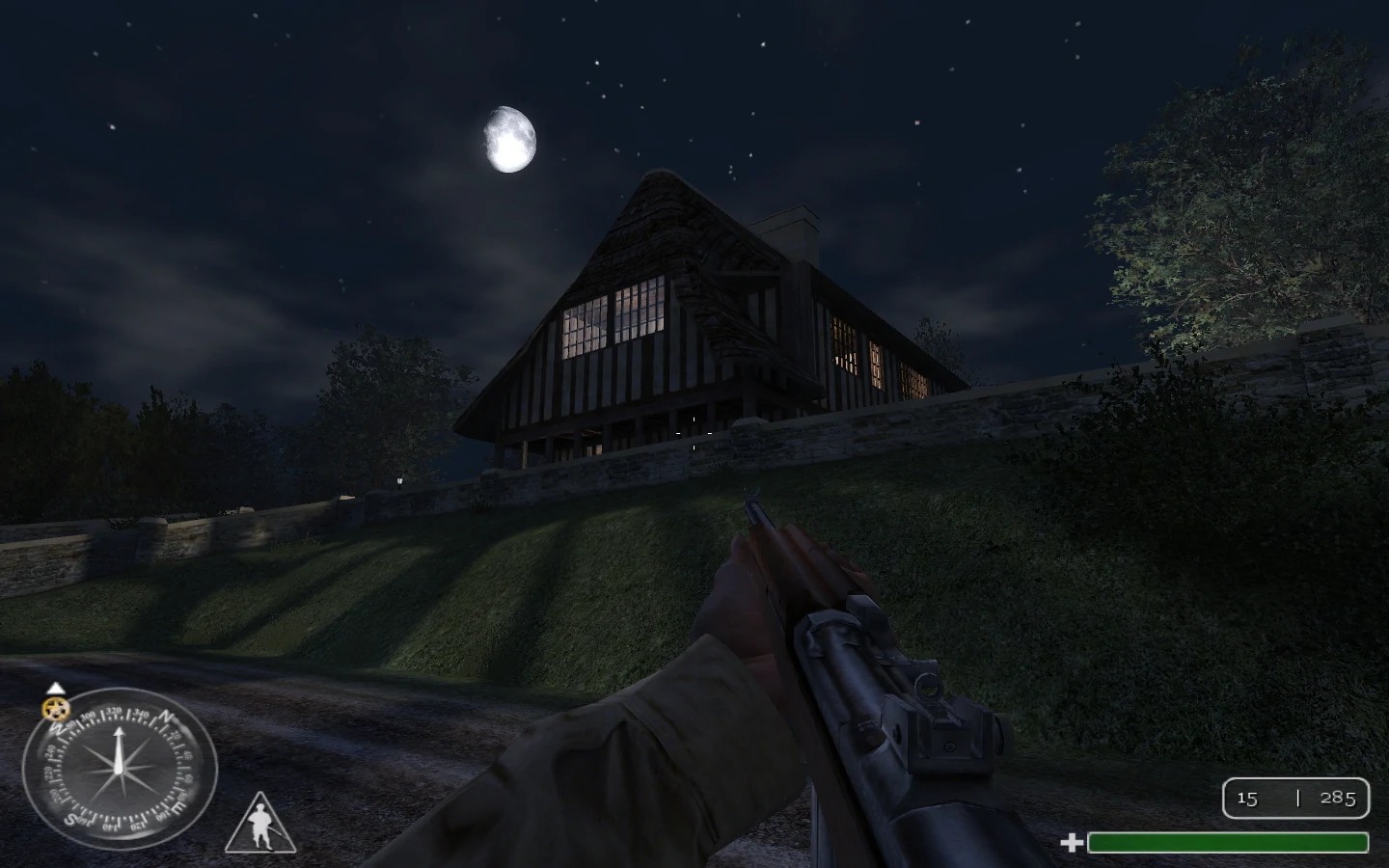Click the reserve ammo count showing 285

[x=1339, y=799]
